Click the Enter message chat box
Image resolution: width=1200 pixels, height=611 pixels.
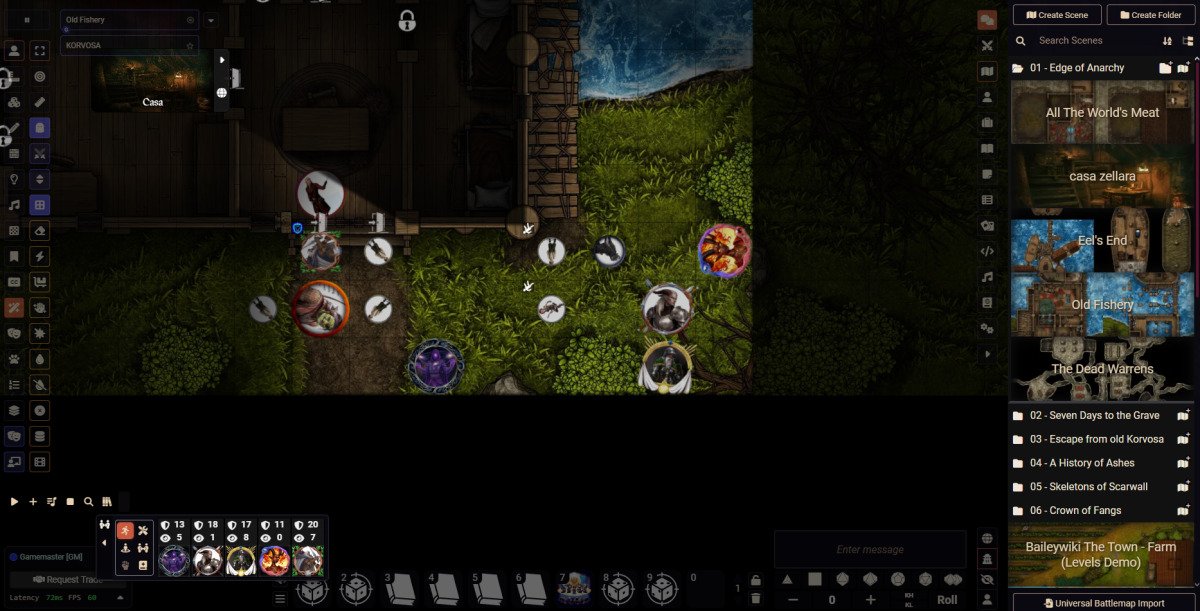pos(869,549)
